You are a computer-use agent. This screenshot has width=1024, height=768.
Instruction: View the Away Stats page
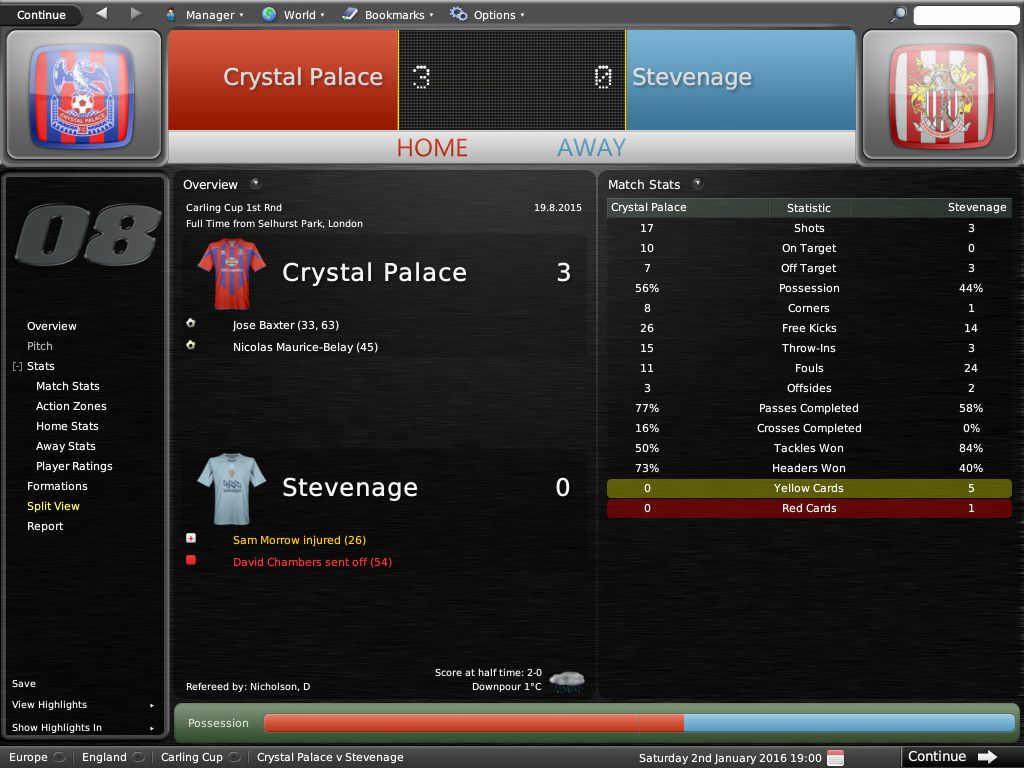[66, 446]
